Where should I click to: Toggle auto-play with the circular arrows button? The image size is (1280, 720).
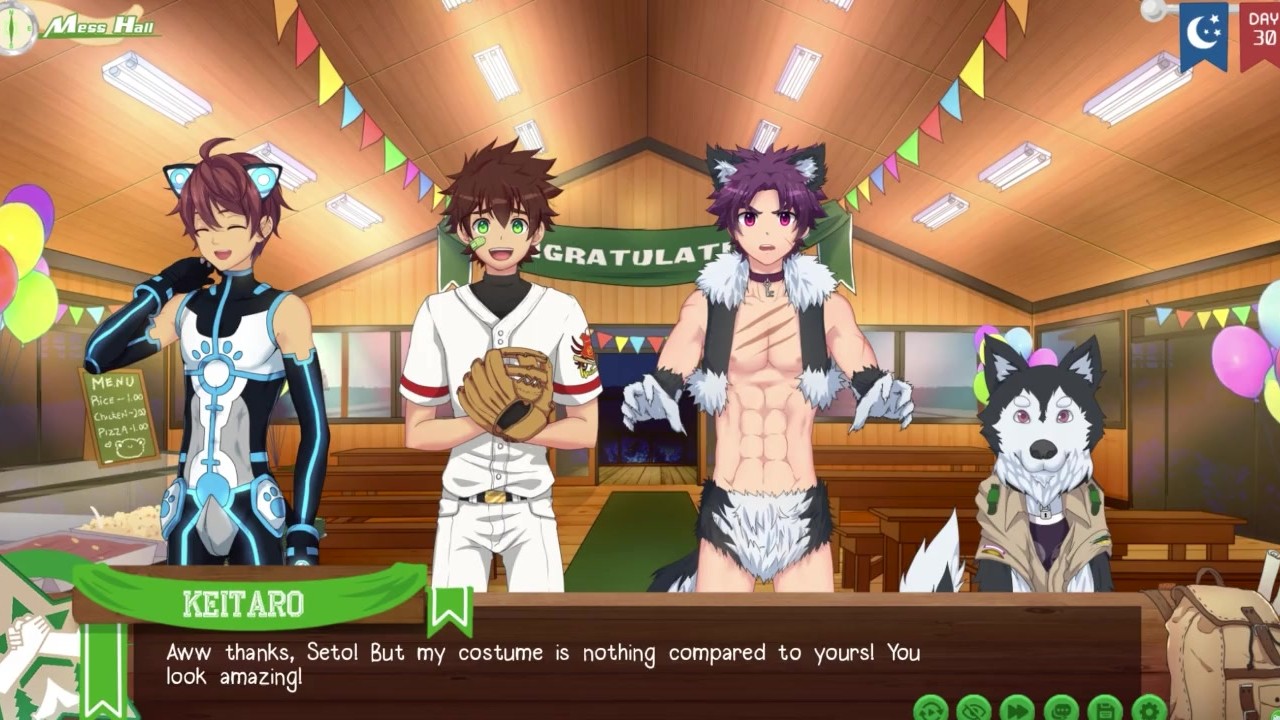931,709
